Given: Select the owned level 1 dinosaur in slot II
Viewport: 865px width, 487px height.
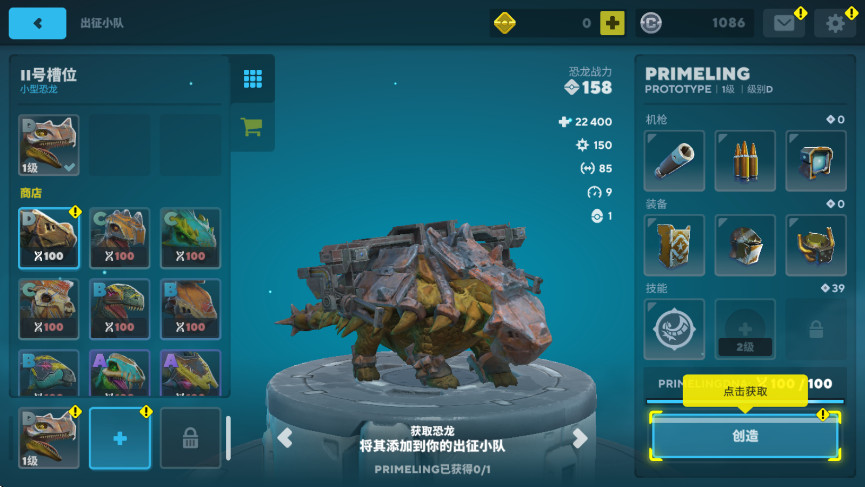Looking at the screenshot, I should click(49, 145).
